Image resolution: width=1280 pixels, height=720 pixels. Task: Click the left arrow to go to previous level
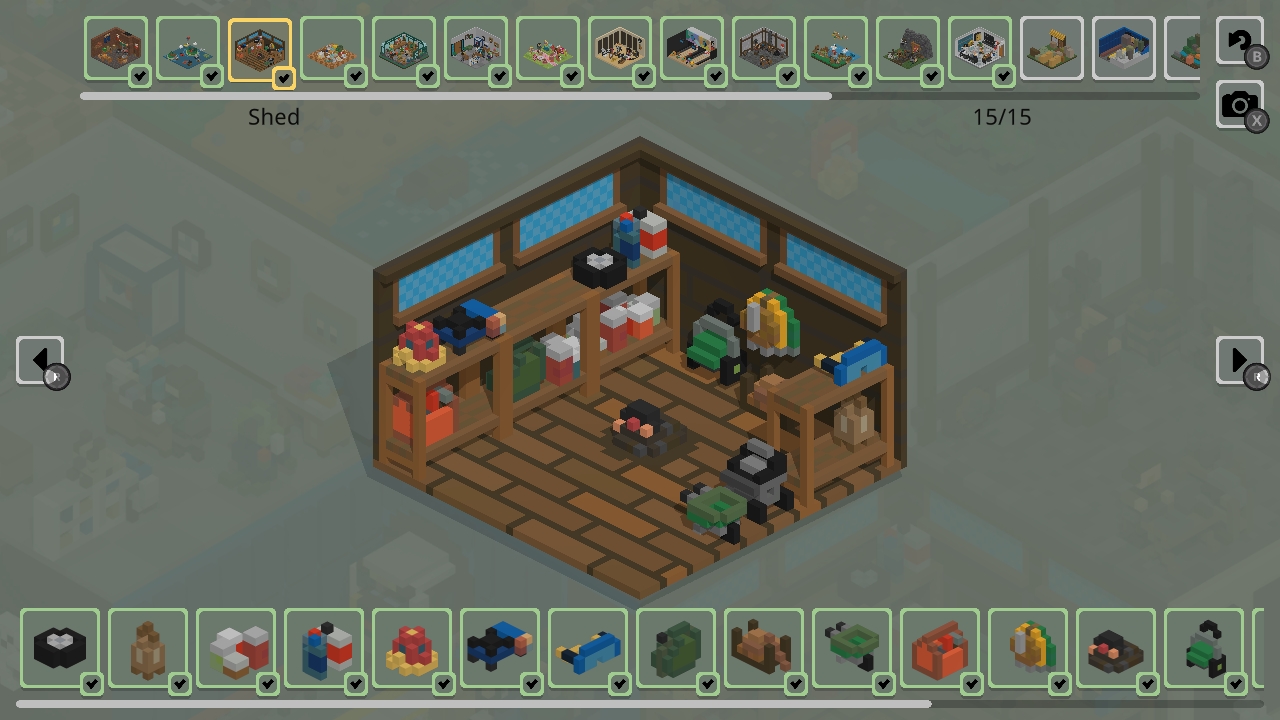(x=39, y=360)
